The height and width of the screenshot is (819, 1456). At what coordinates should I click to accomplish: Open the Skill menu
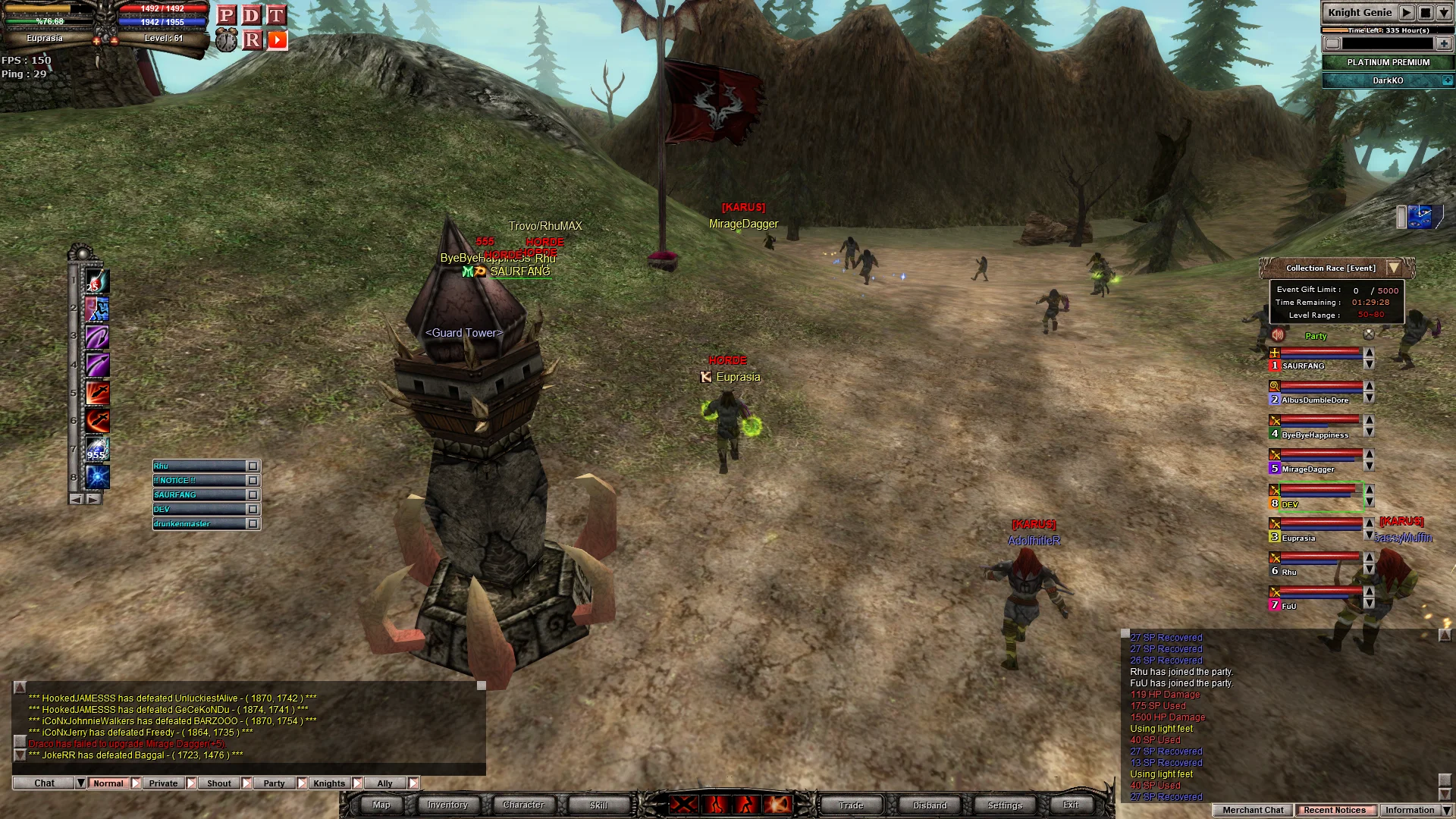coord(598,805)
